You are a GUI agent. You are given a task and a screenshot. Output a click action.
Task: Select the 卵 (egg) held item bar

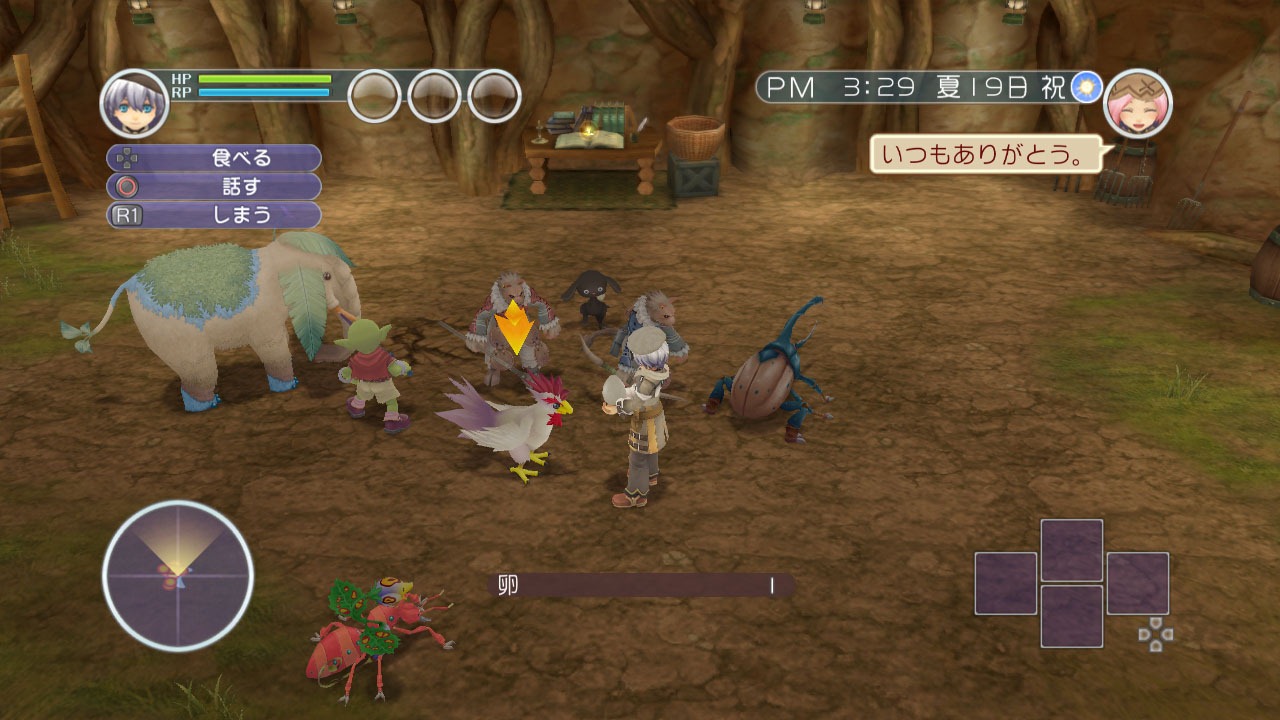point(641,585)
